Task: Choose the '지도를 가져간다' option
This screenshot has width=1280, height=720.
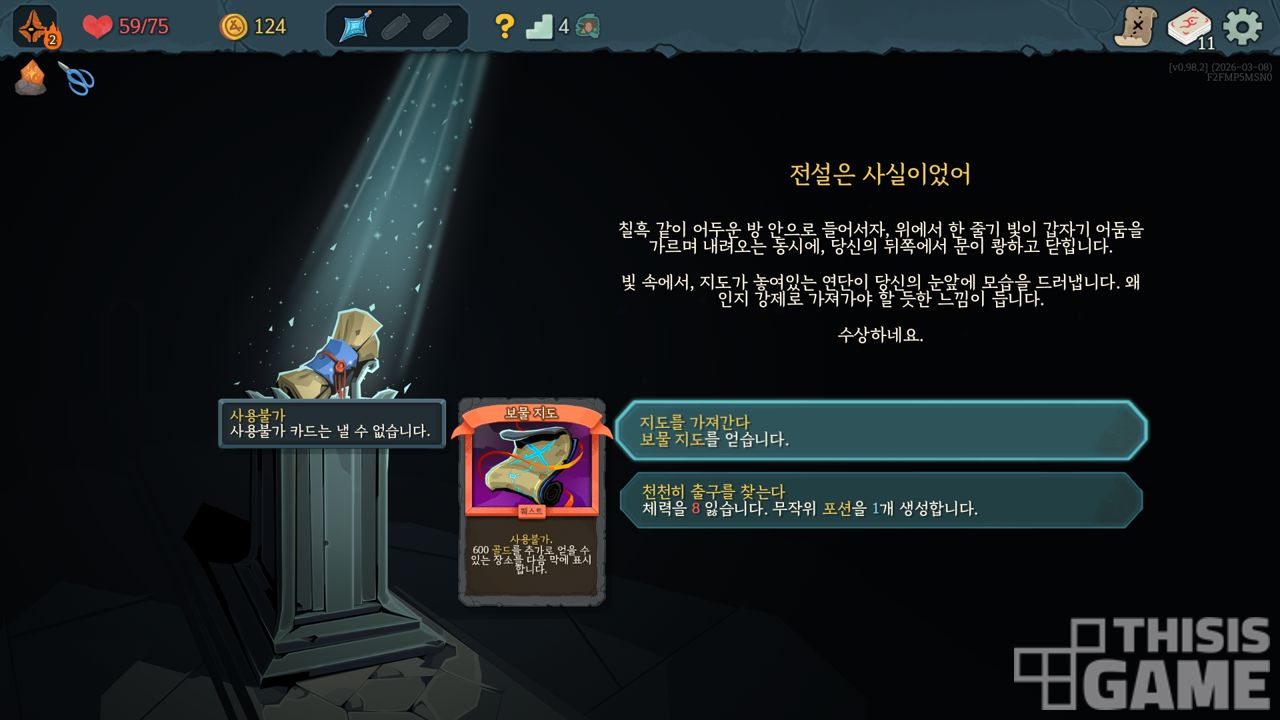Action: click(x=880, y=430)
